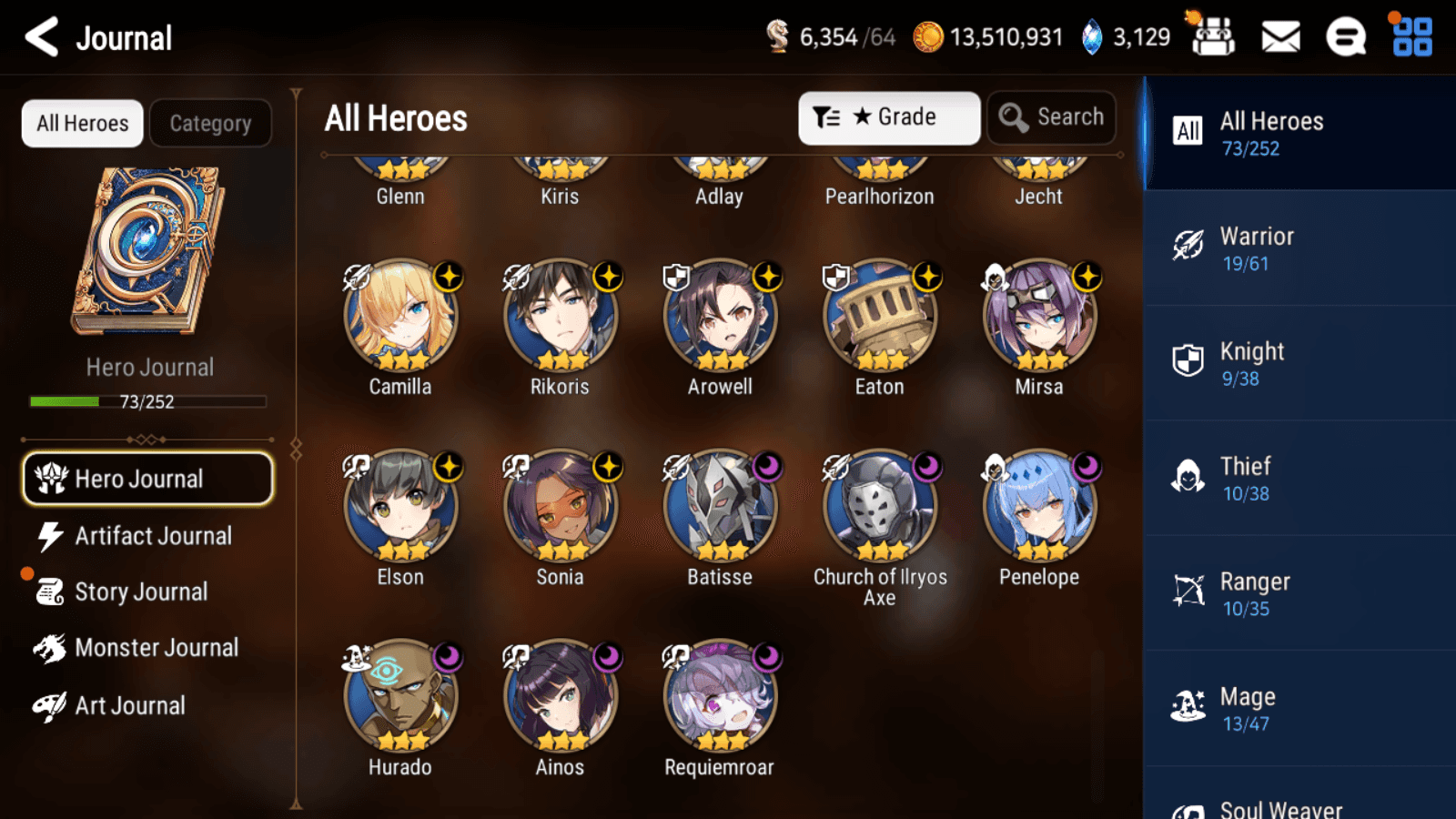Screen dimensions: 1456x819
Task: Open the Art Journal
Action: point(129,705)
